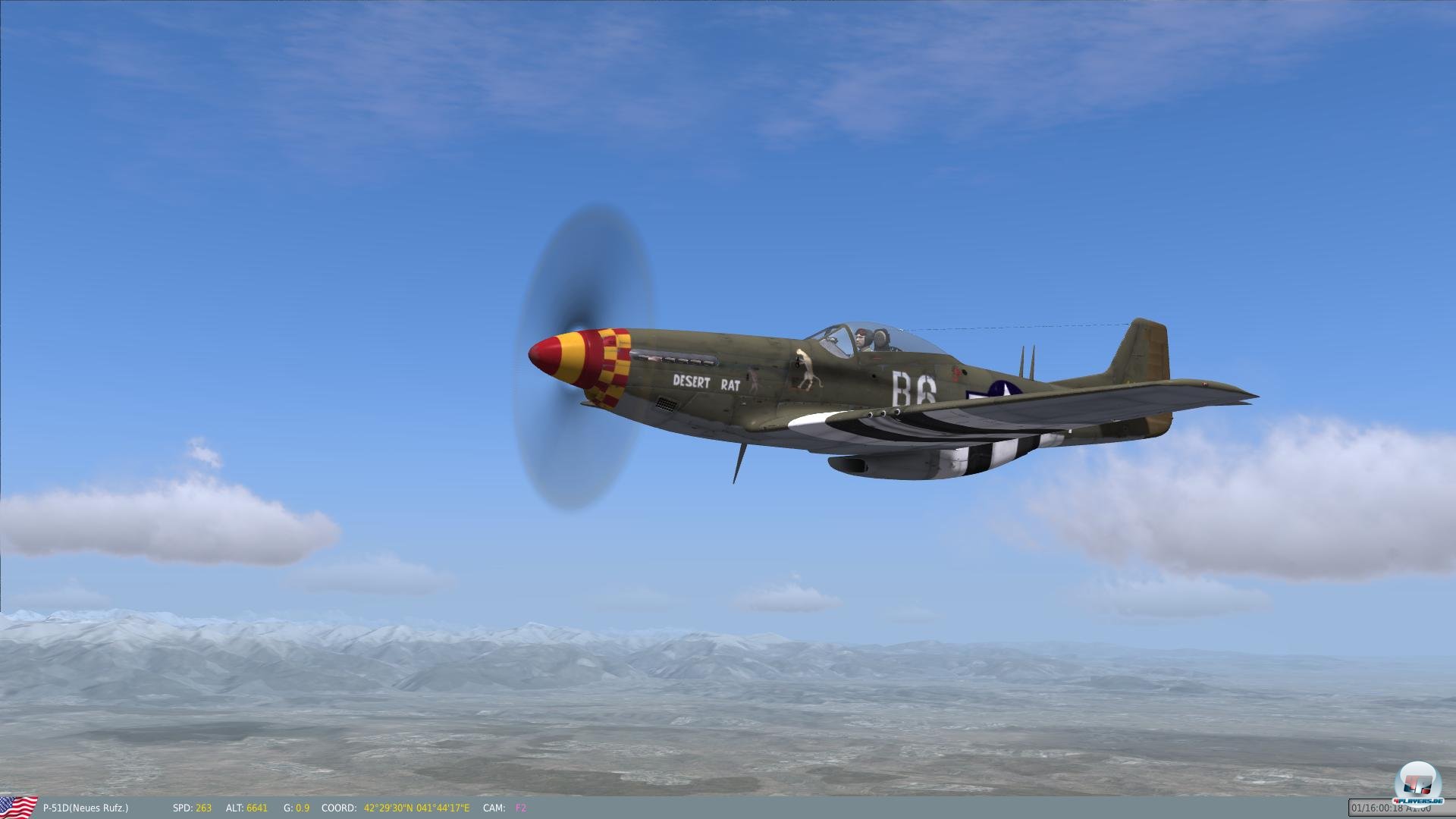Select the P-51D(Neues Rufz.) aircraft label

pos(86,808)
